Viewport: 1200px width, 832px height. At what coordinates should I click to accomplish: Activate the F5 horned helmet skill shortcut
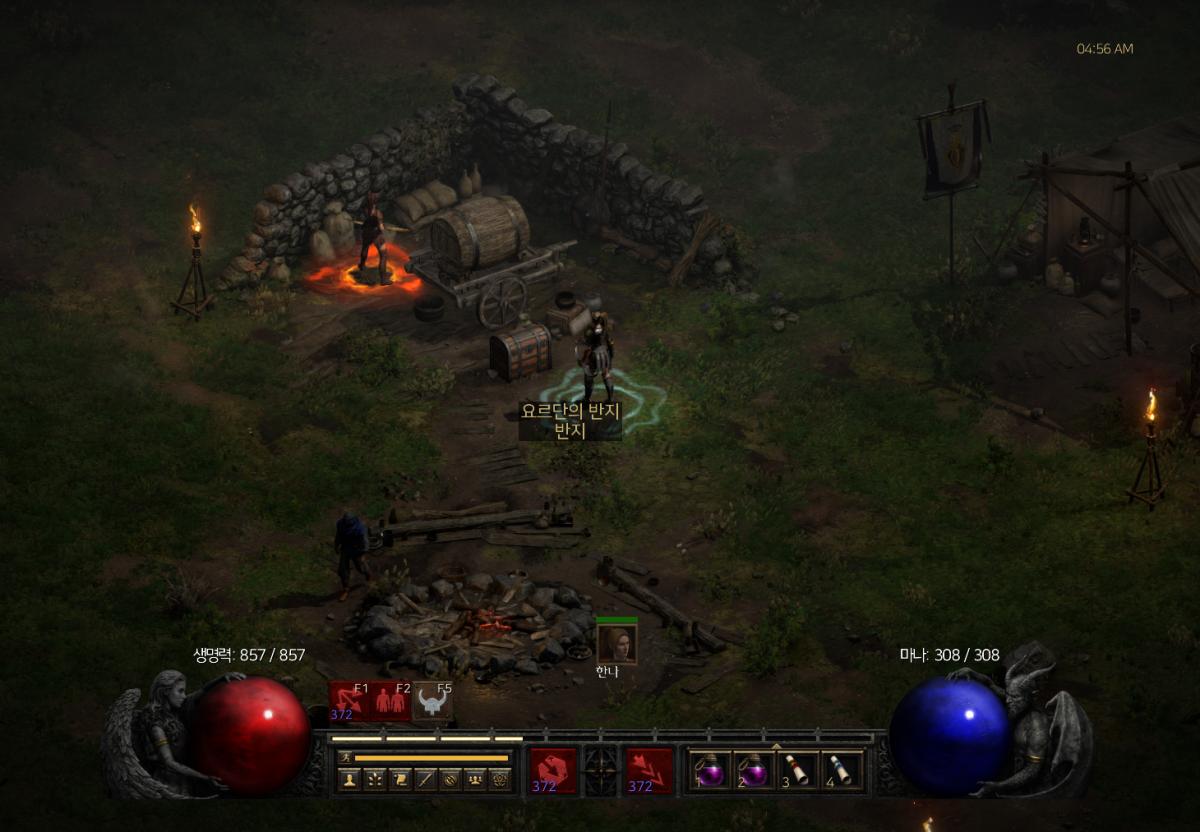(x=432, y=702)
